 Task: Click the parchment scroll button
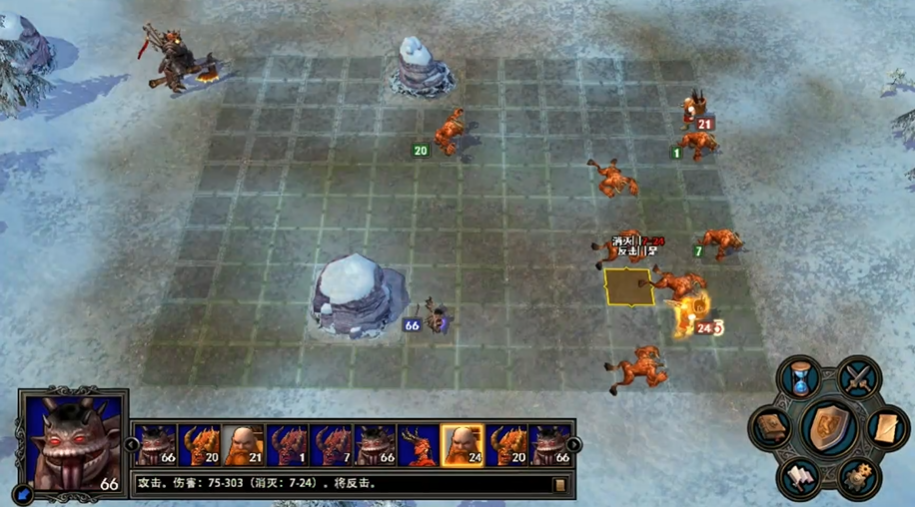point(886,429)
